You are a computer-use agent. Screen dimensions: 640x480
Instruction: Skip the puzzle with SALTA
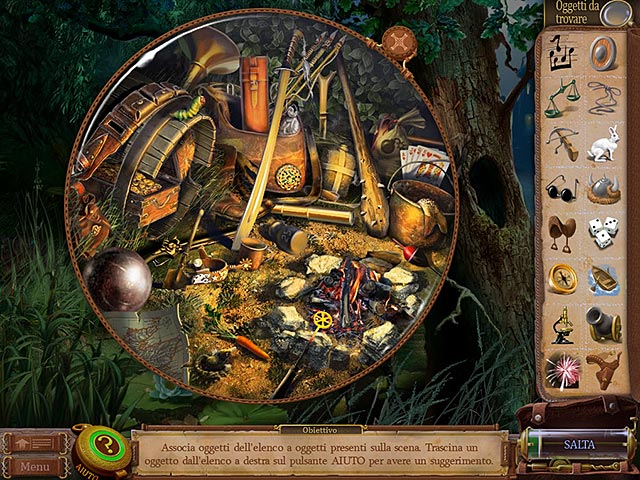[579, 442]
